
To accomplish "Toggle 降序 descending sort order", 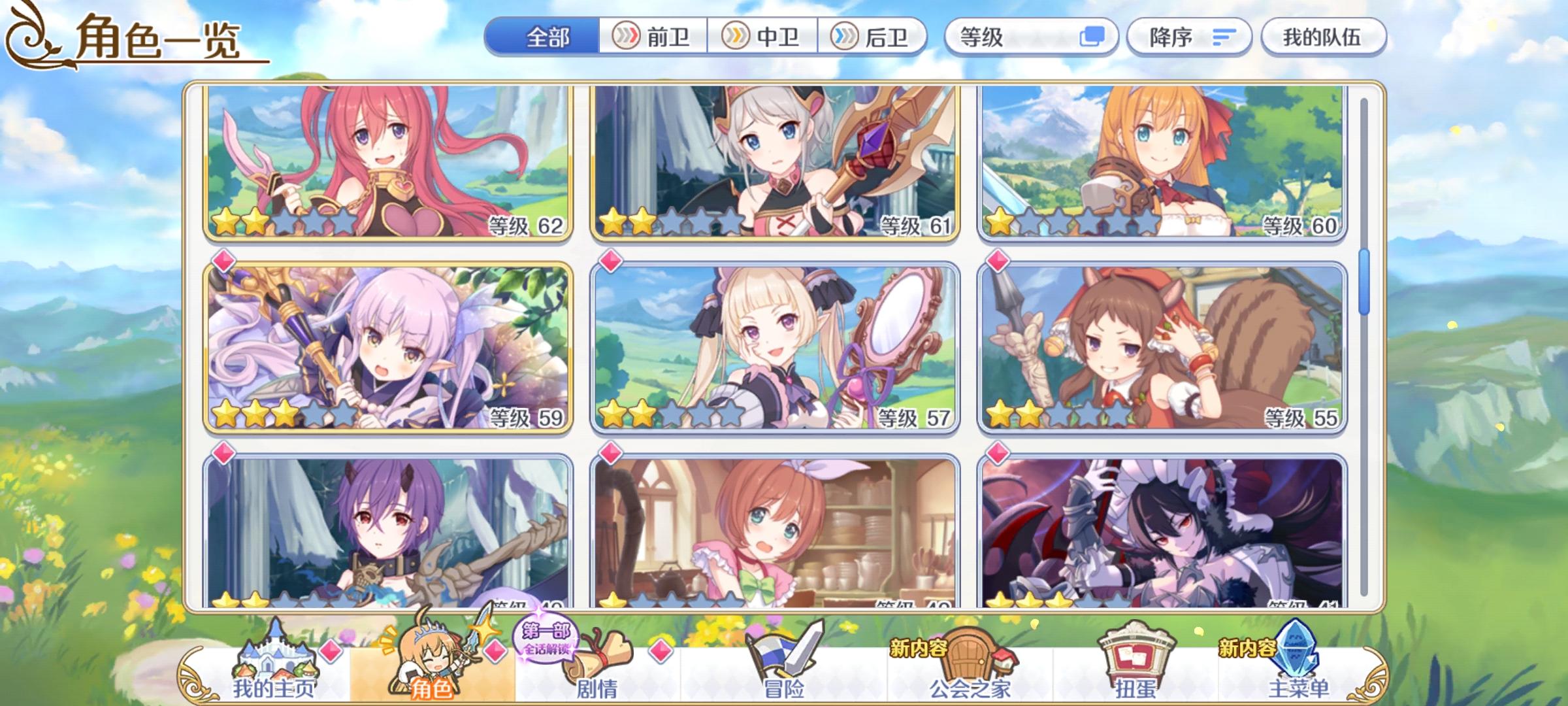I will [x=1189, y=38].
